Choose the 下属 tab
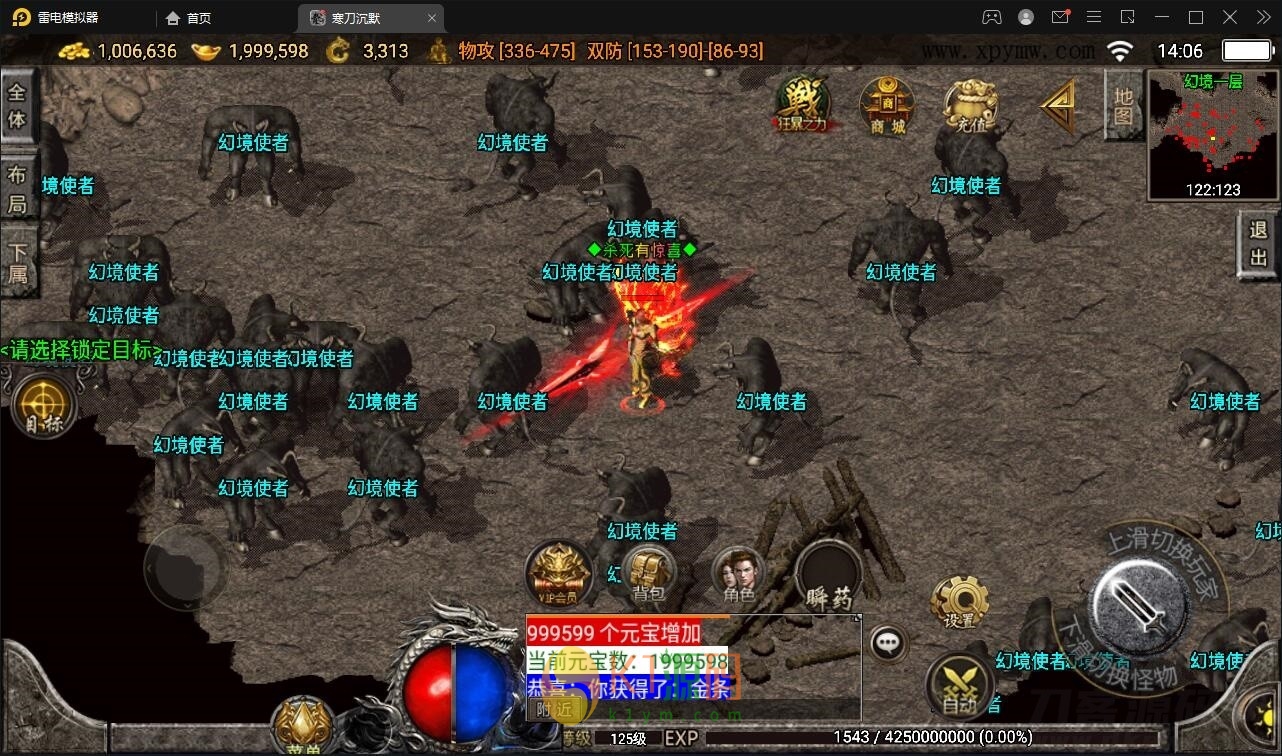The image size is (1282, 756). [17, 263]
